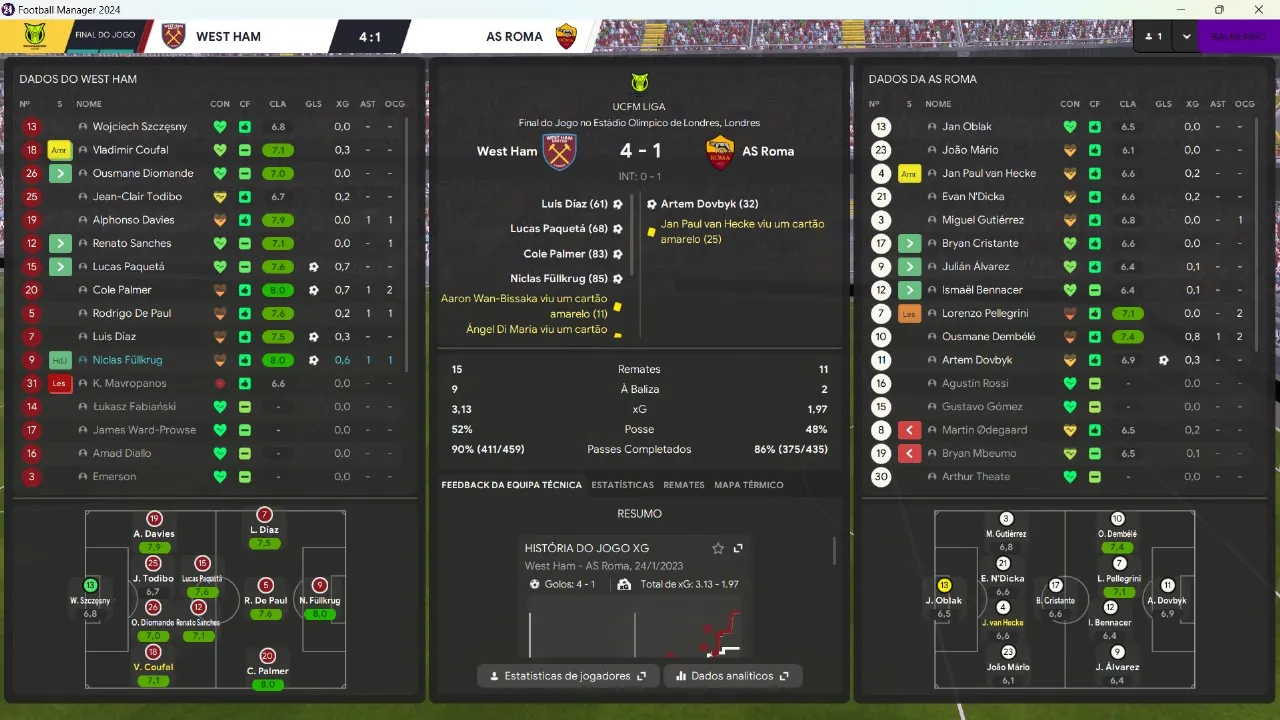The image size is (1280, 720).
Task: Expand the História do Jogo xG card
Action: click(x=738, y=548)
